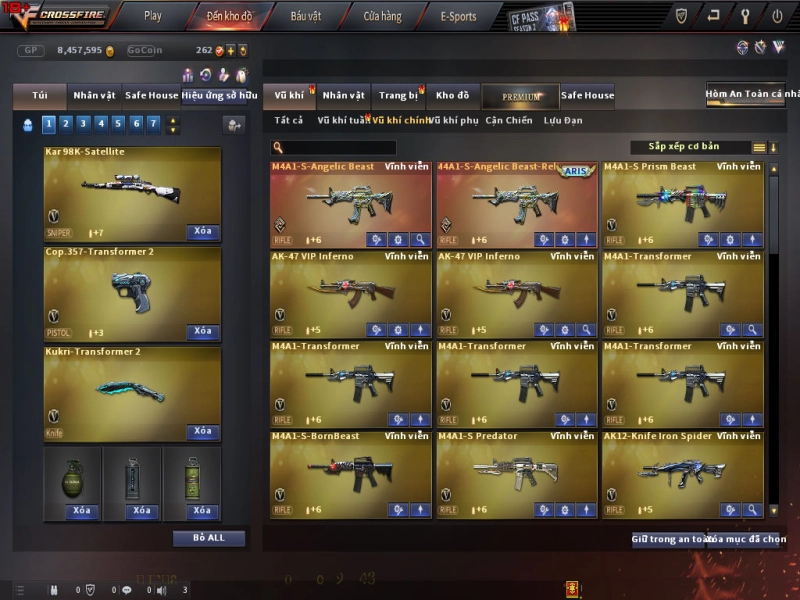Viewport: 800px width, 600px height.
Task: Show the Tất cả filter
Action: click(288, 120)
